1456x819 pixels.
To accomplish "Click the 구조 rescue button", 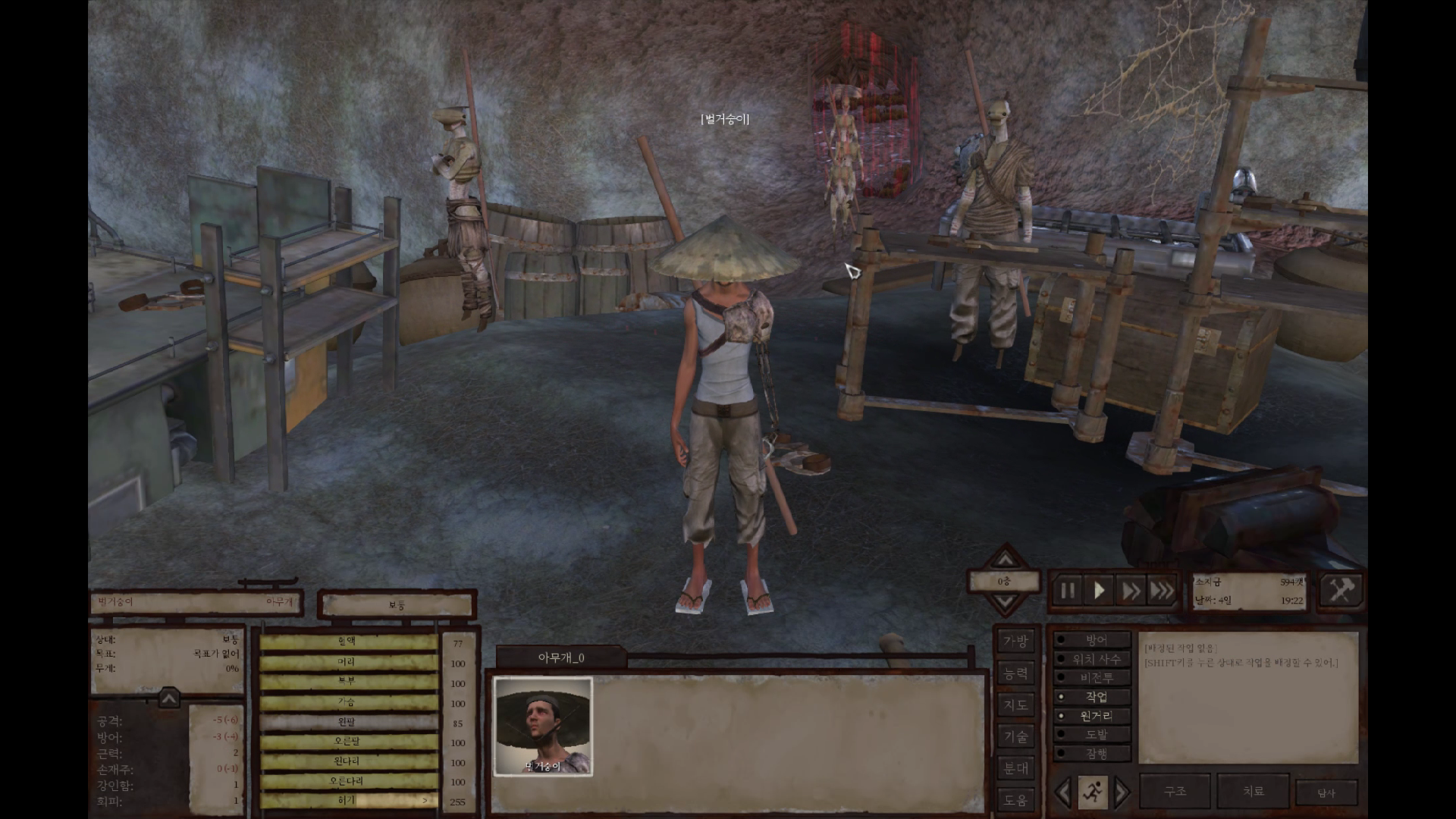I will (1175, 791).
